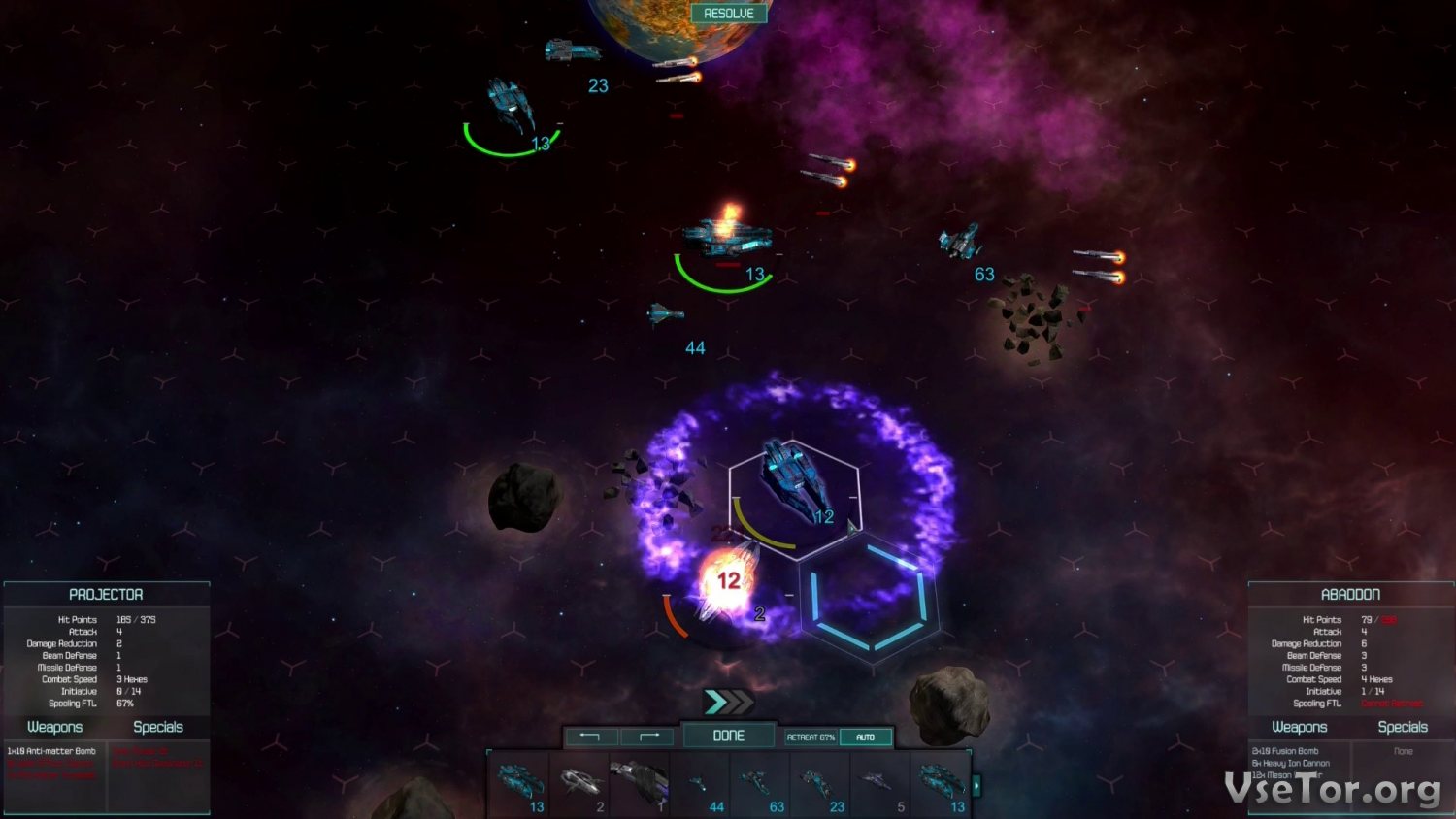Show more ships with the queue's arrow
Image resolution: width=1456 pixels, height=819 pixels.
point(976,783)
